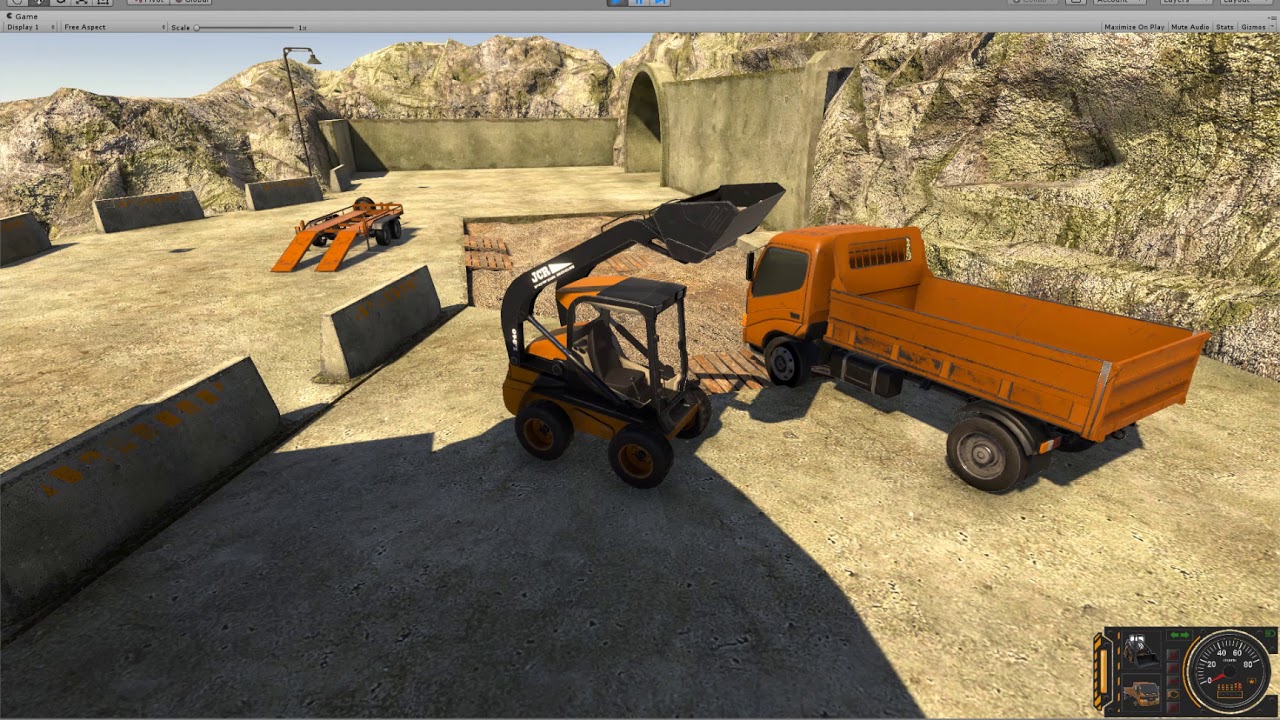Select the Scale tool in the toolbar
The image size is (1280, 720).
point(82,3)
